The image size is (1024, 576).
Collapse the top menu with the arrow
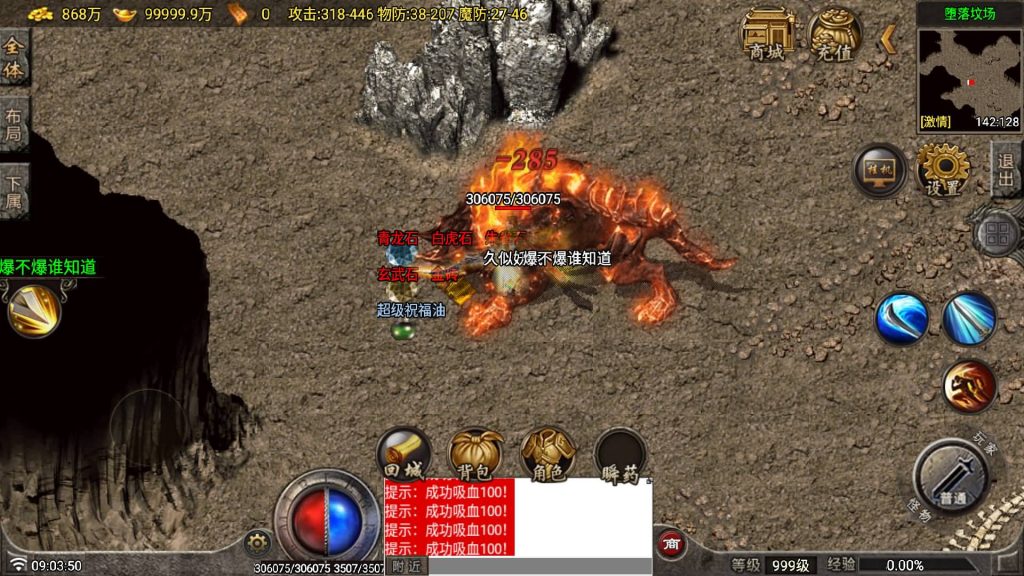[888, 39]
